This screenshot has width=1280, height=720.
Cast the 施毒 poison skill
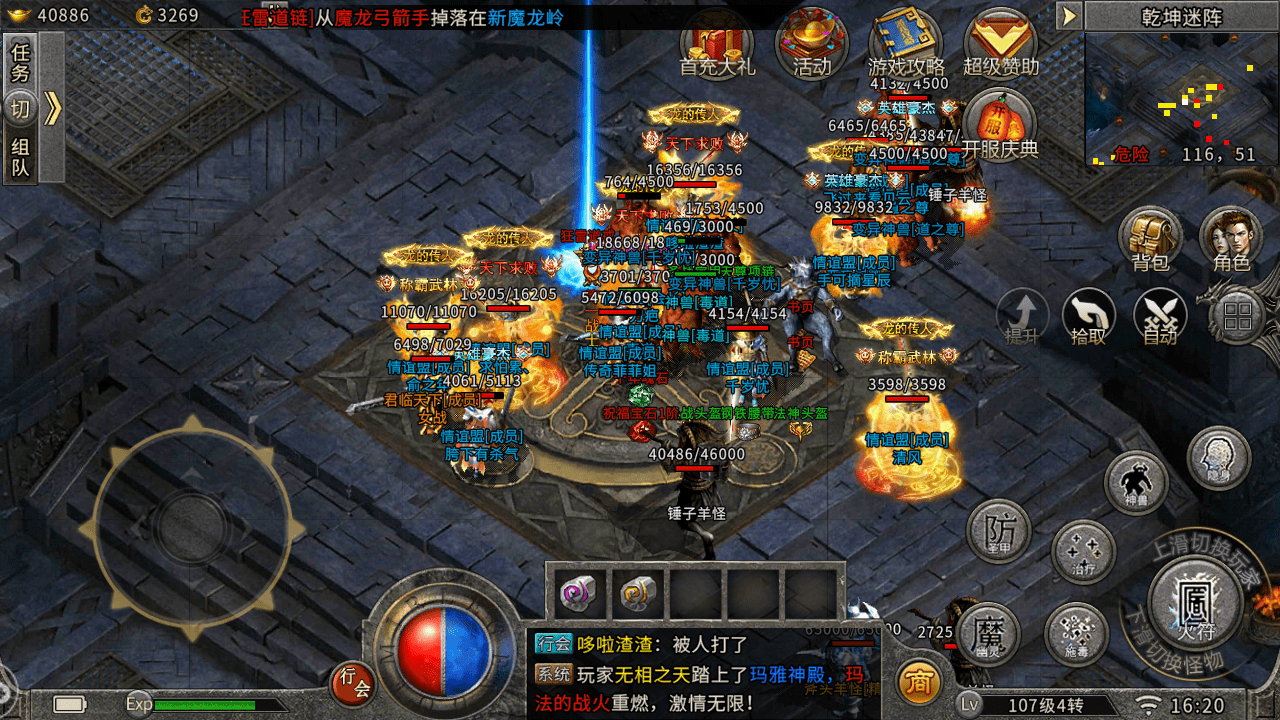click(1076, 634)
